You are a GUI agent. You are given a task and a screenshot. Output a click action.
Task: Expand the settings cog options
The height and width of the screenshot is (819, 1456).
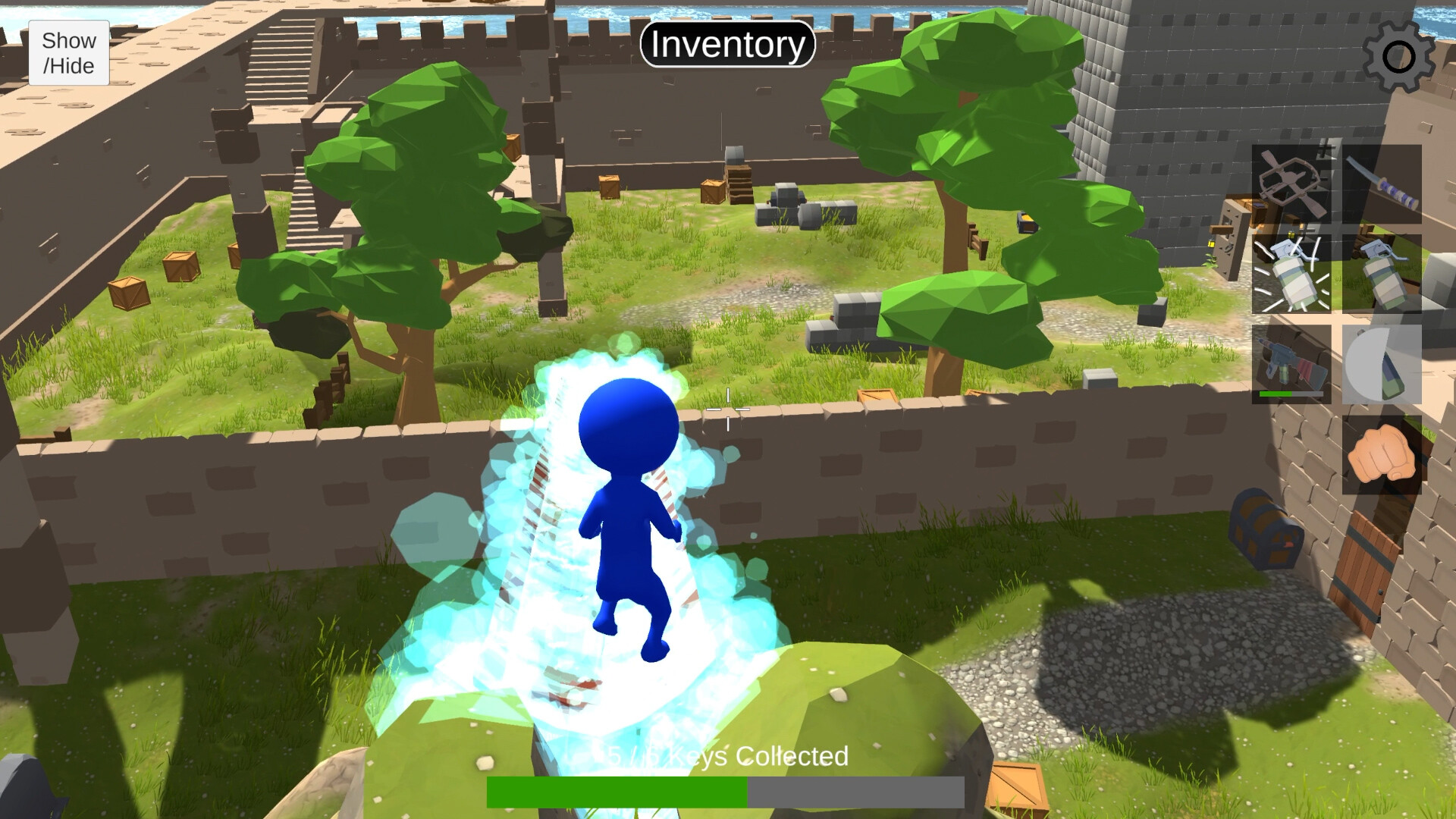pos(1398,55)
